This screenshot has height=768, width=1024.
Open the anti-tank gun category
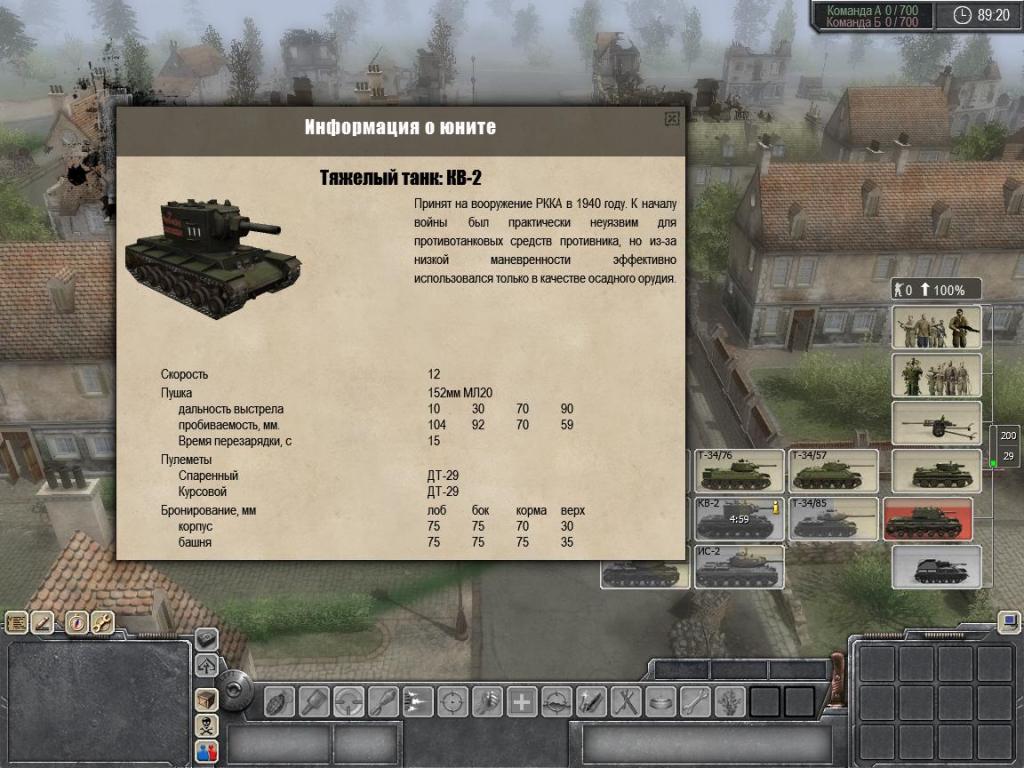coord(936,423)
